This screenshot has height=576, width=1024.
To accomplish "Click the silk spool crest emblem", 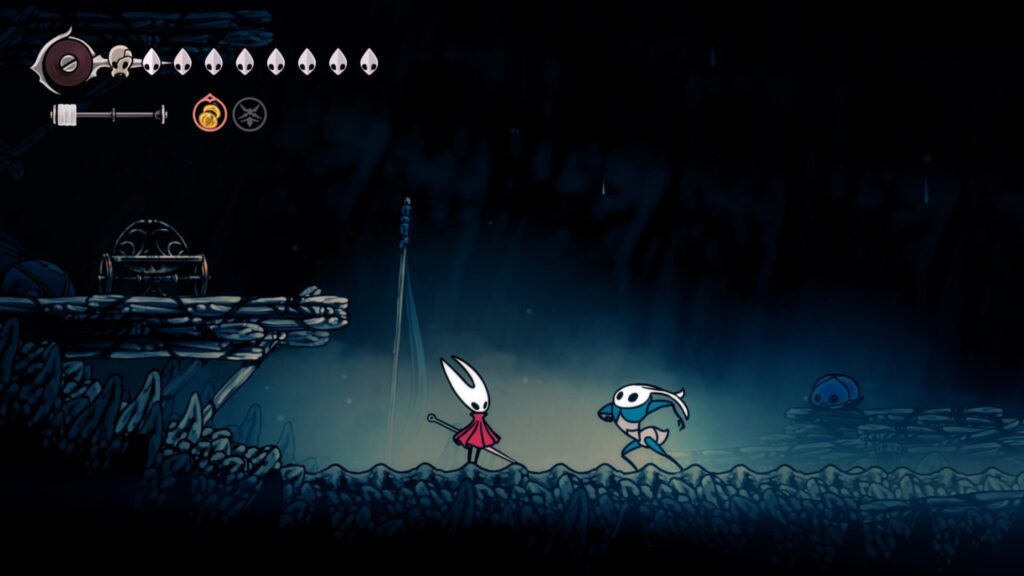I will click(x=64, y=62).
